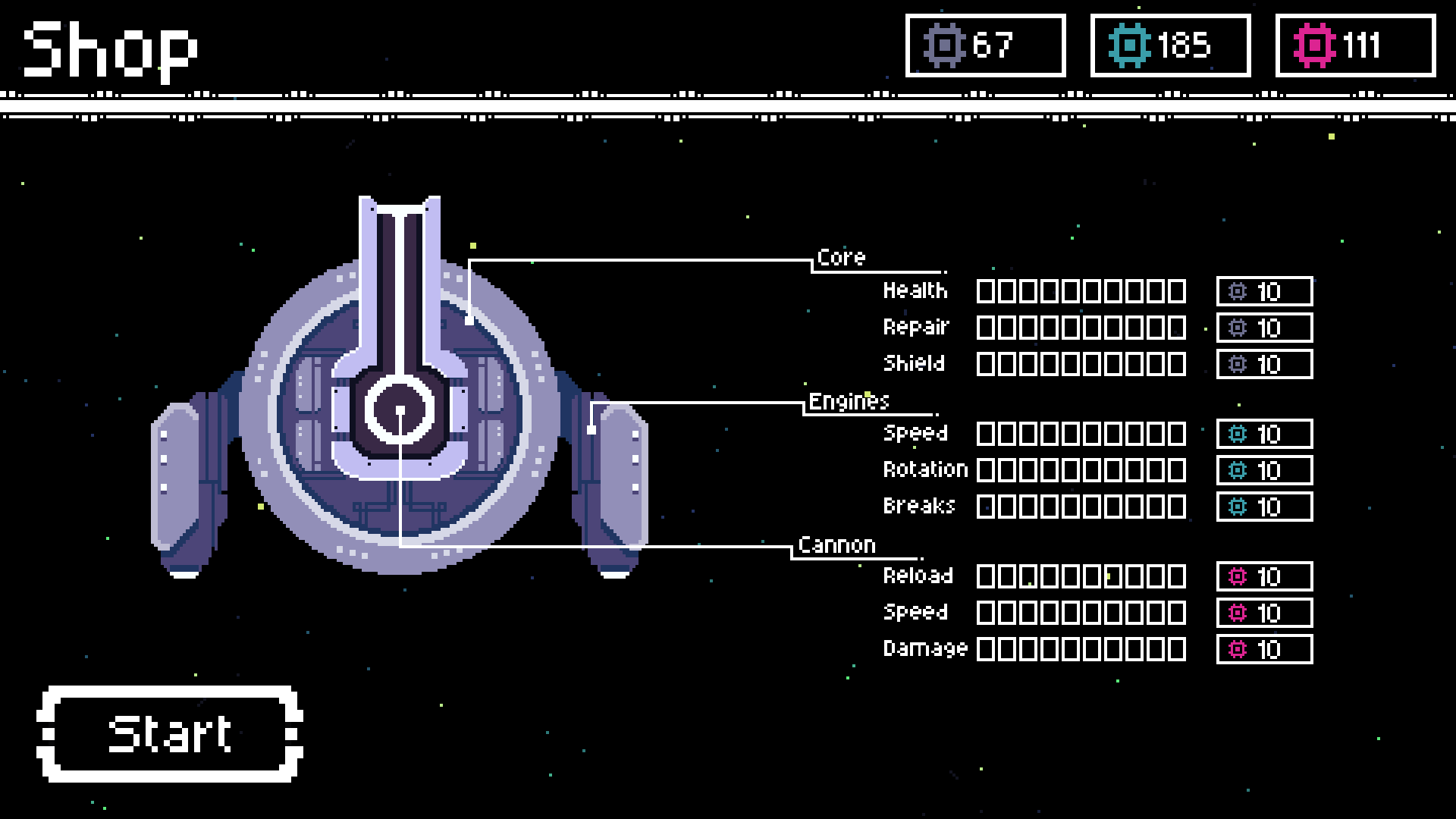Select the Rotation stat label
Screen dimensions: 1456x819
pyautogui.click(x=925, y=469)
